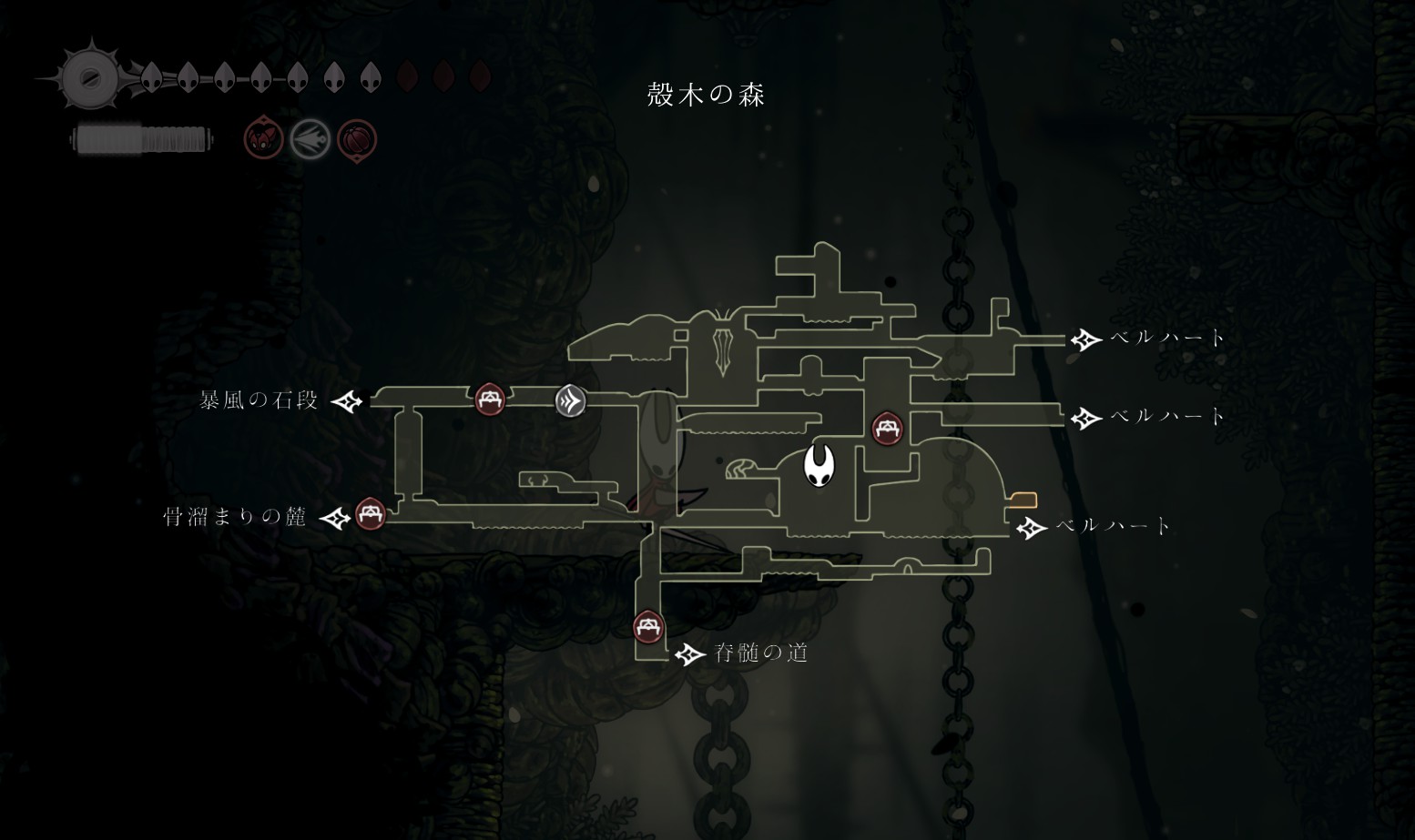Select the 骨溜まりの麓 exit label
Screen dimensions: 1415x840
(x=235, y=518)
